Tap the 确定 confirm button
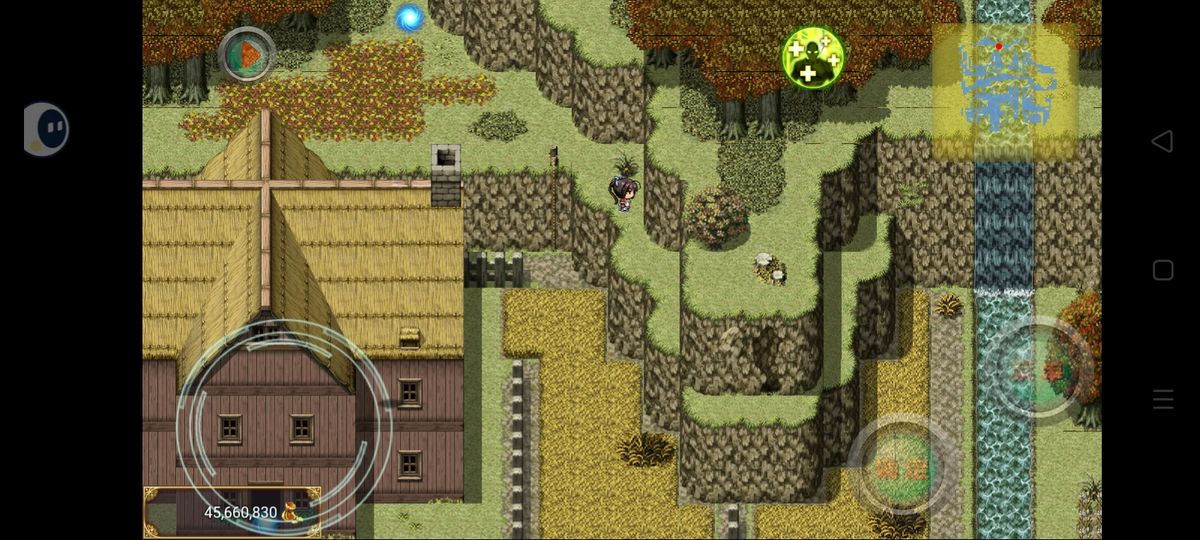This screenshot has height=540, width=1200. click(901, 467)
